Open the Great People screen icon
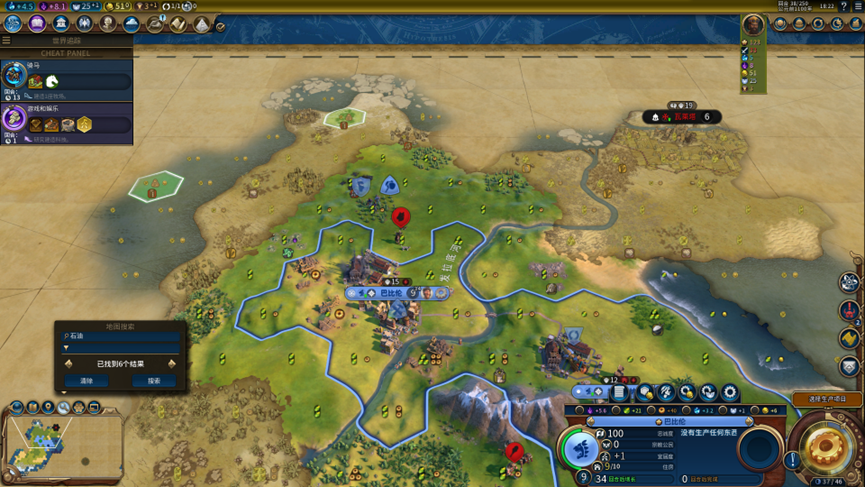The height and width of the screenshot is (487, 865). click(108, 23)
